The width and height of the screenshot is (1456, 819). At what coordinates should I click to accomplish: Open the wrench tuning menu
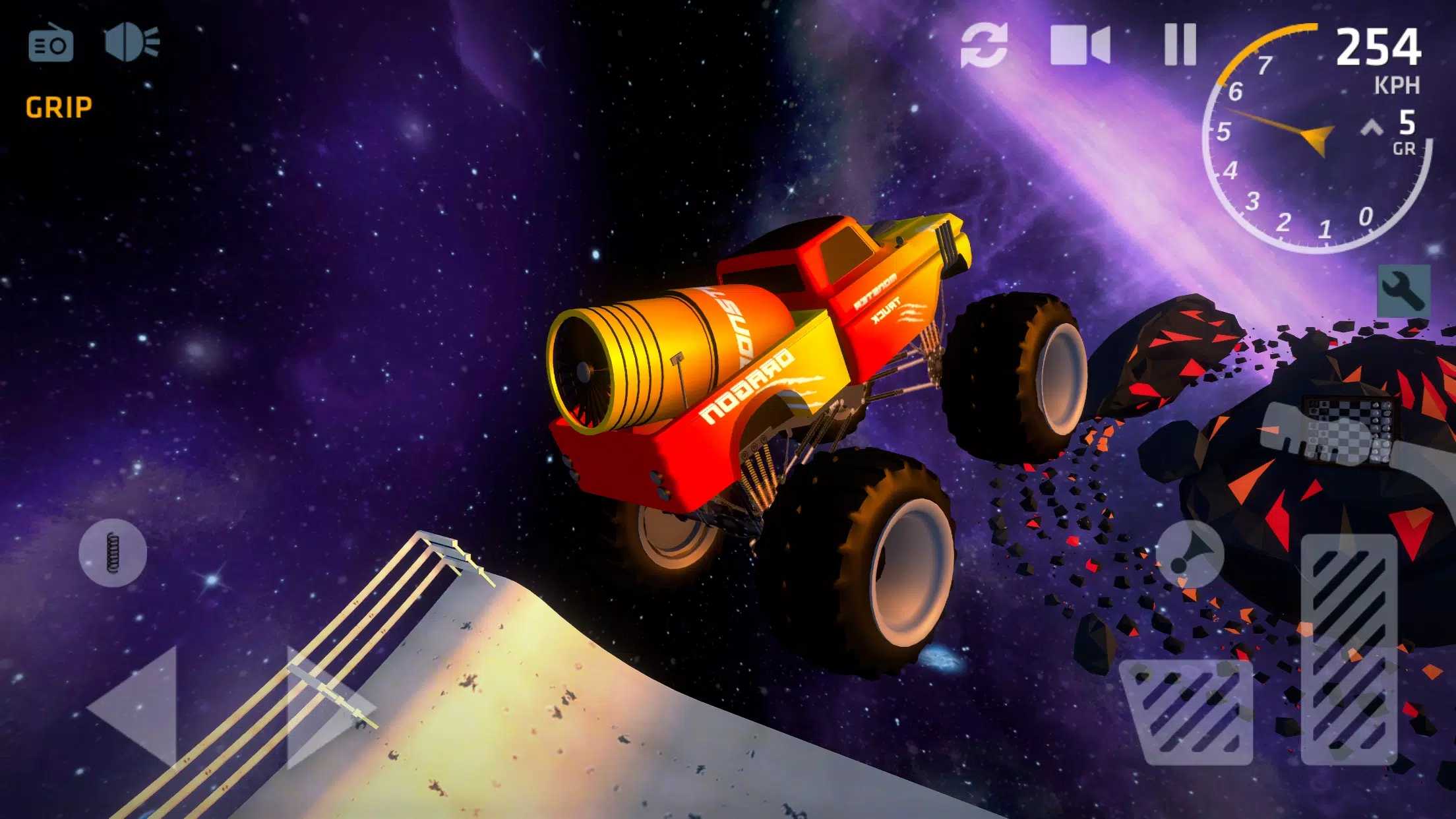[x=1404, y=291]
